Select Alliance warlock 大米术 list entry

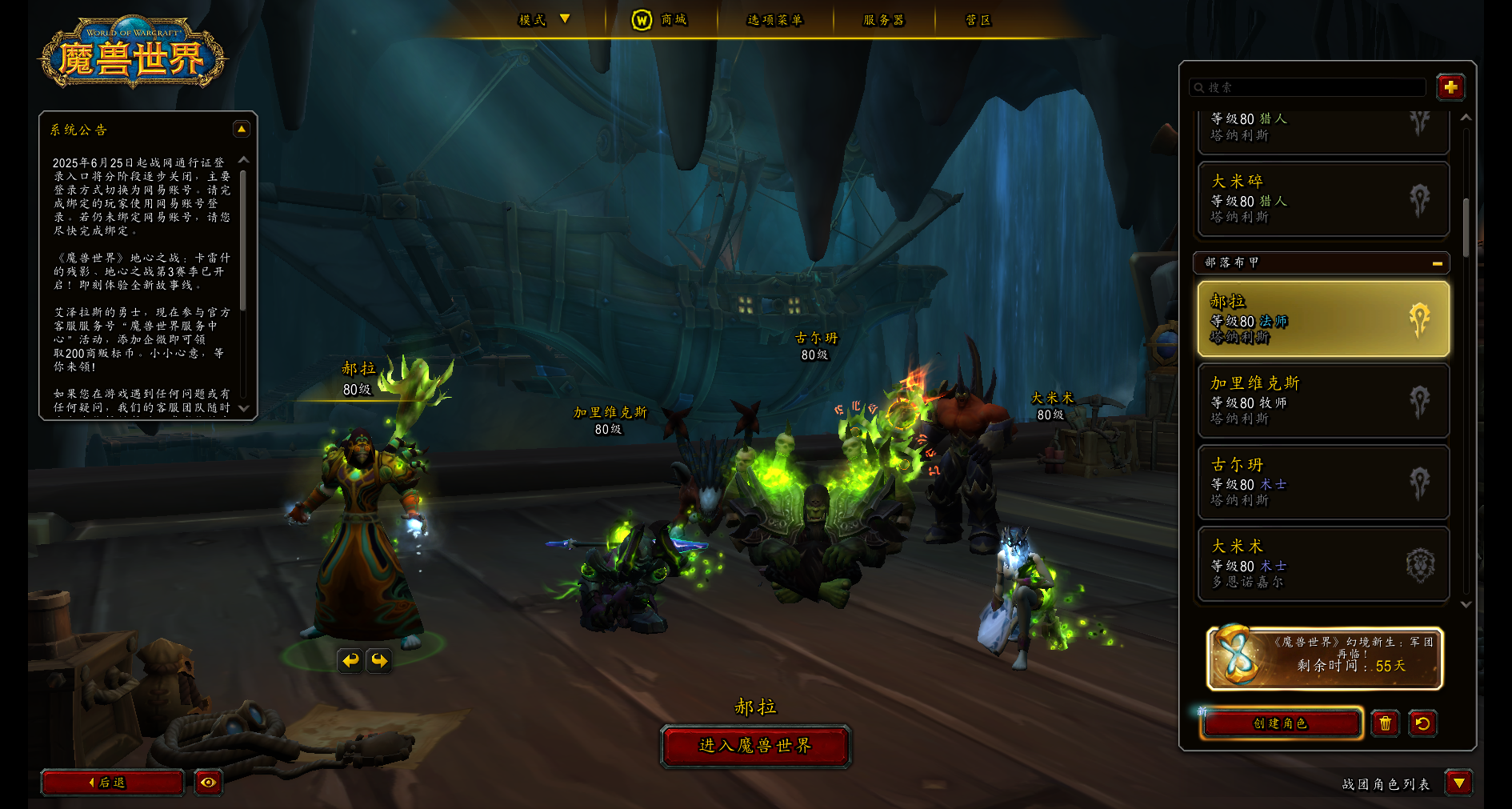(x=1323, y=563)
